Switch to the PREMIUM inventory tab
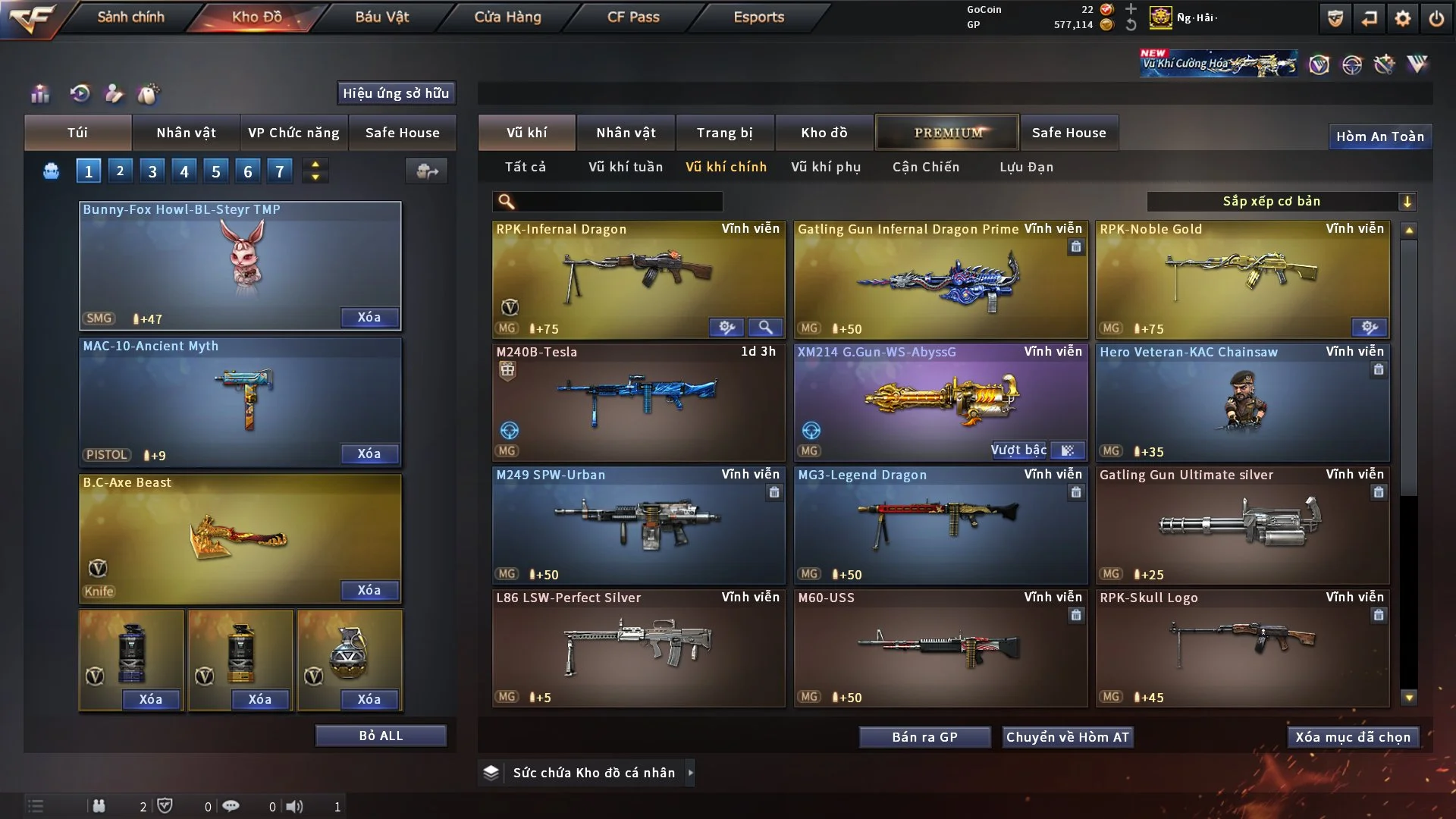 coord(947,133)
